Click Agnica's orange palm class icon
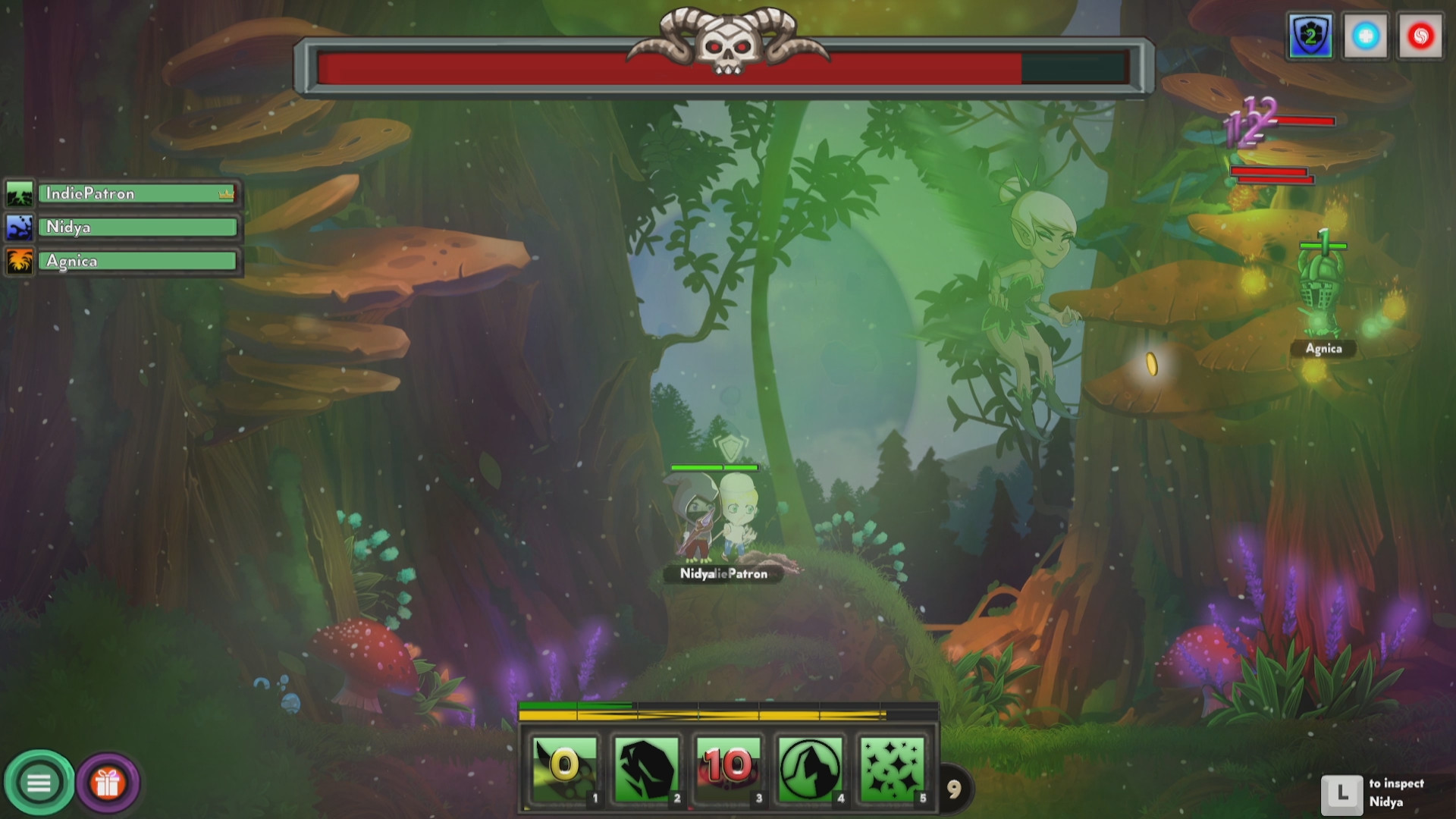Screen dimensions: 1456x819 pyautogui.click(x=20, y=260)
